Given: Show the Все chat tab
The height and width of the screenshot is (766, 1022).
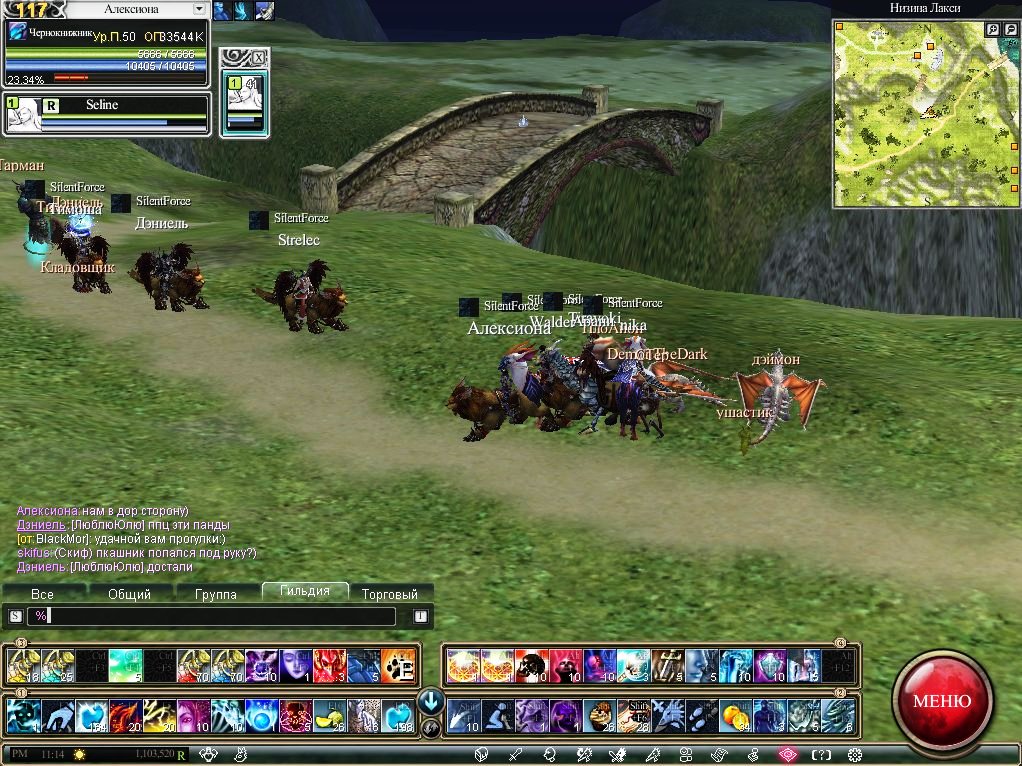Looking at the screenshot, I should (42, 593).
